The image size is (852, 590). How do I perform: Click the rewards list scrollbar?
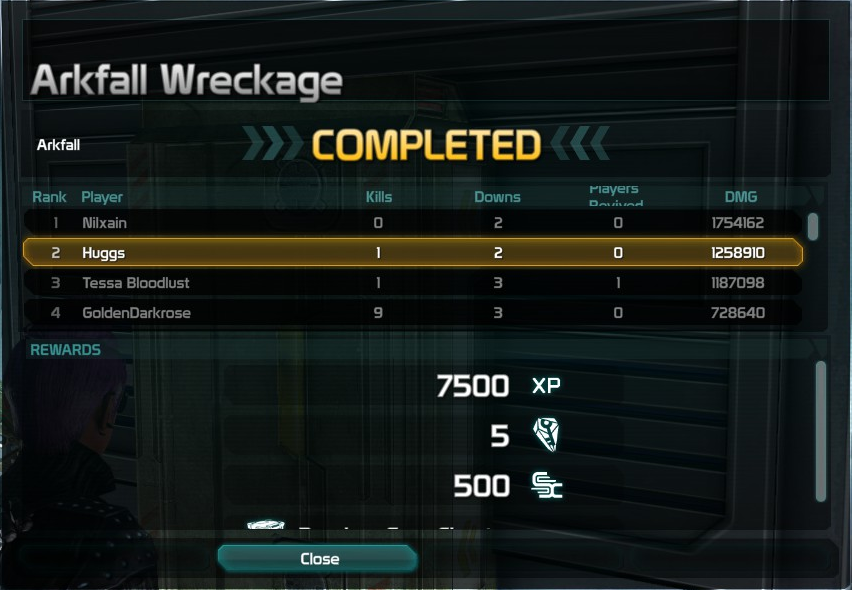(821, 430)
